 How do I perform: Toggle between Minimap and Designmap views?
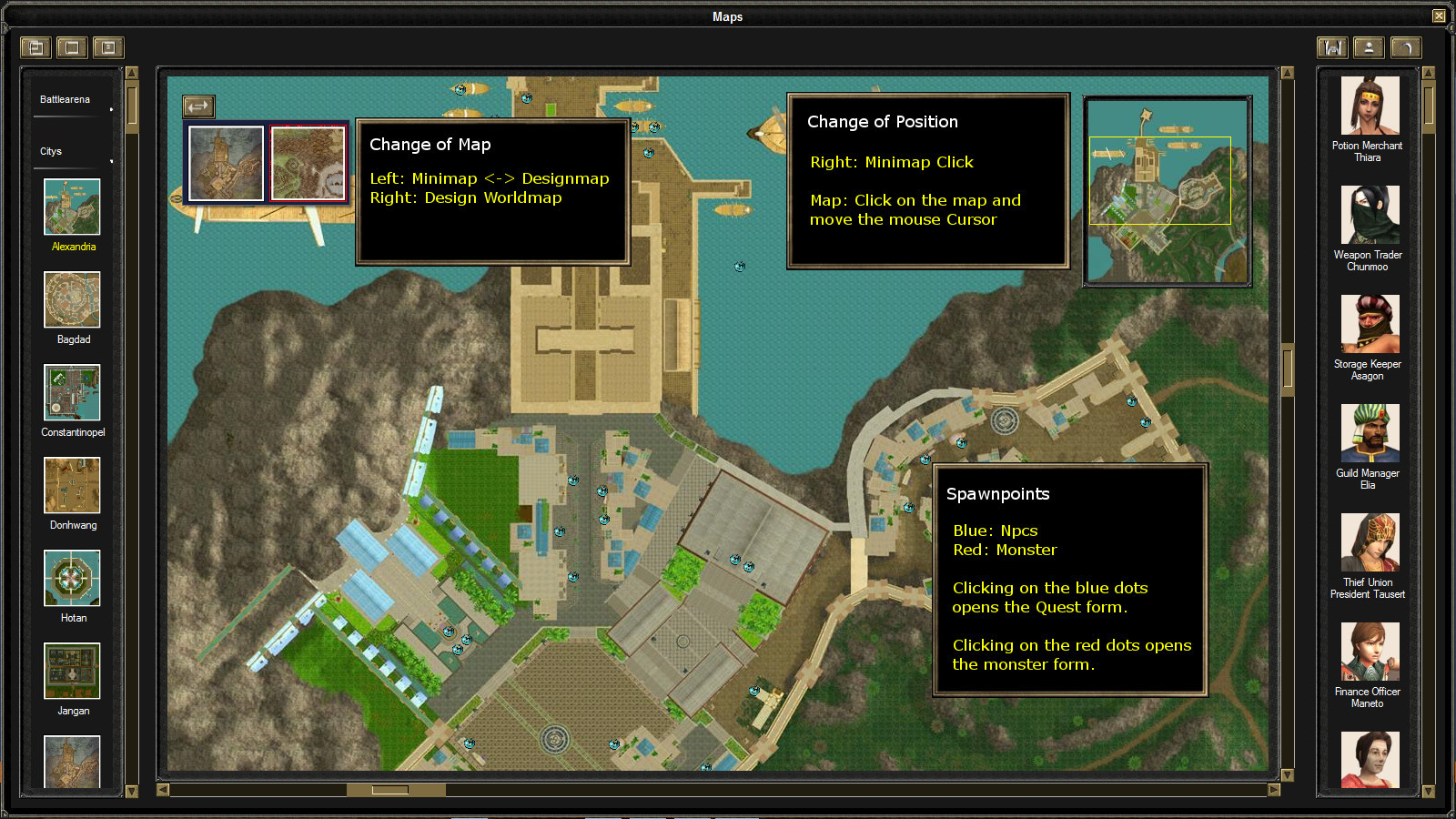point(226,164)
